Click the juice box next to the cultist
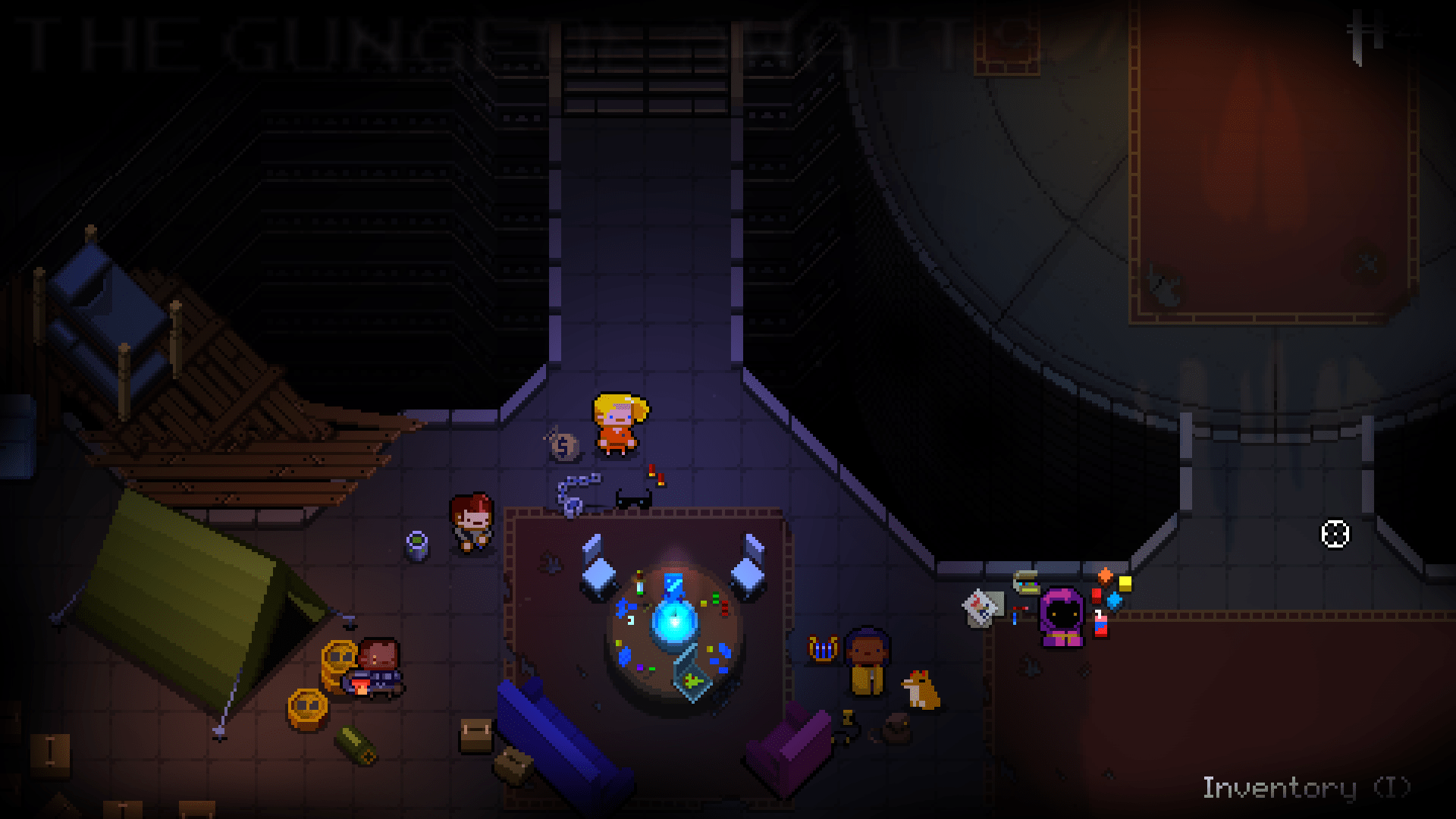1456x819 pixels. tap(1100, 626)
